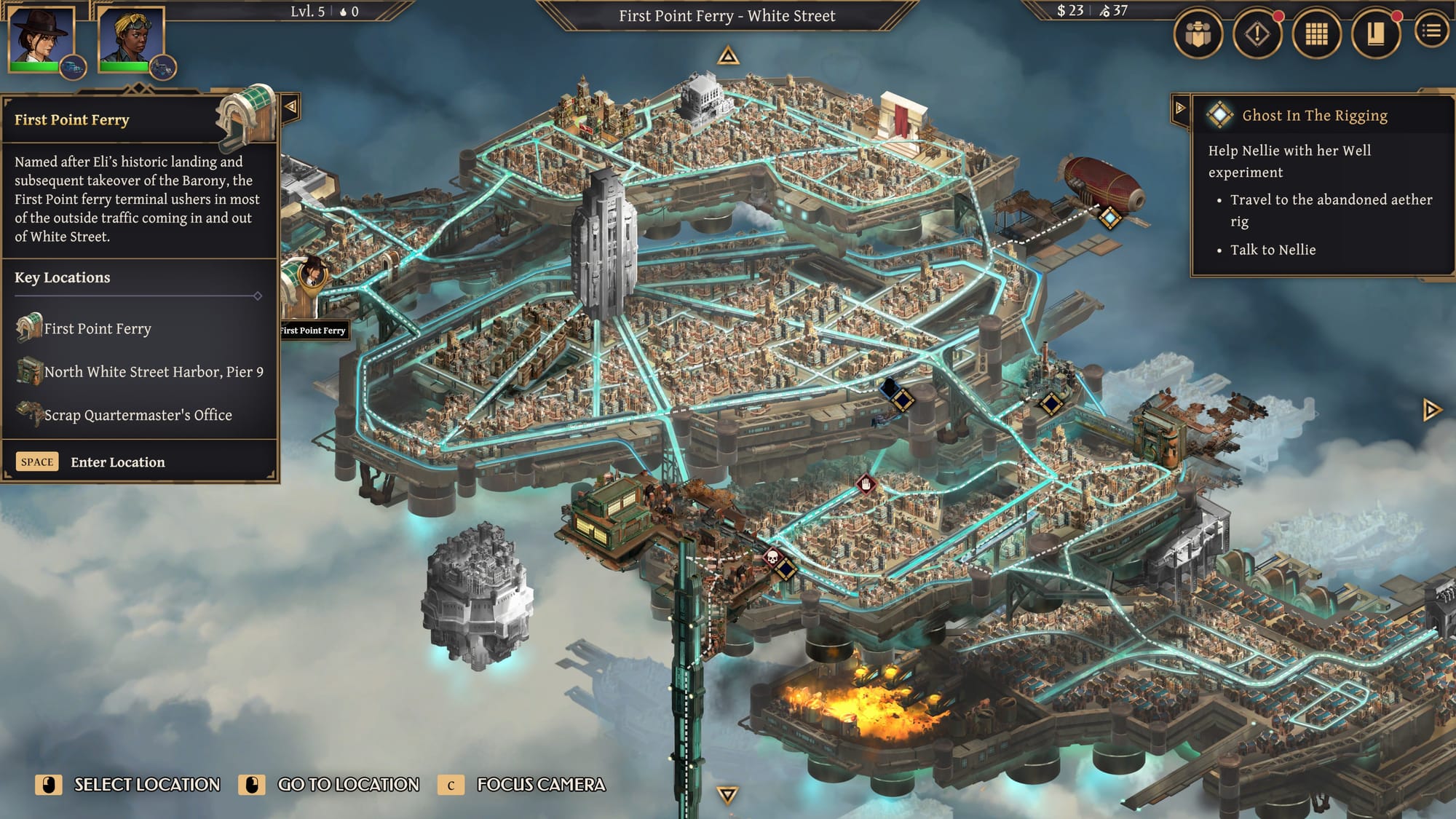Open the main menu list icon
Screen dimensions: 1456x819
(1431, 31)
